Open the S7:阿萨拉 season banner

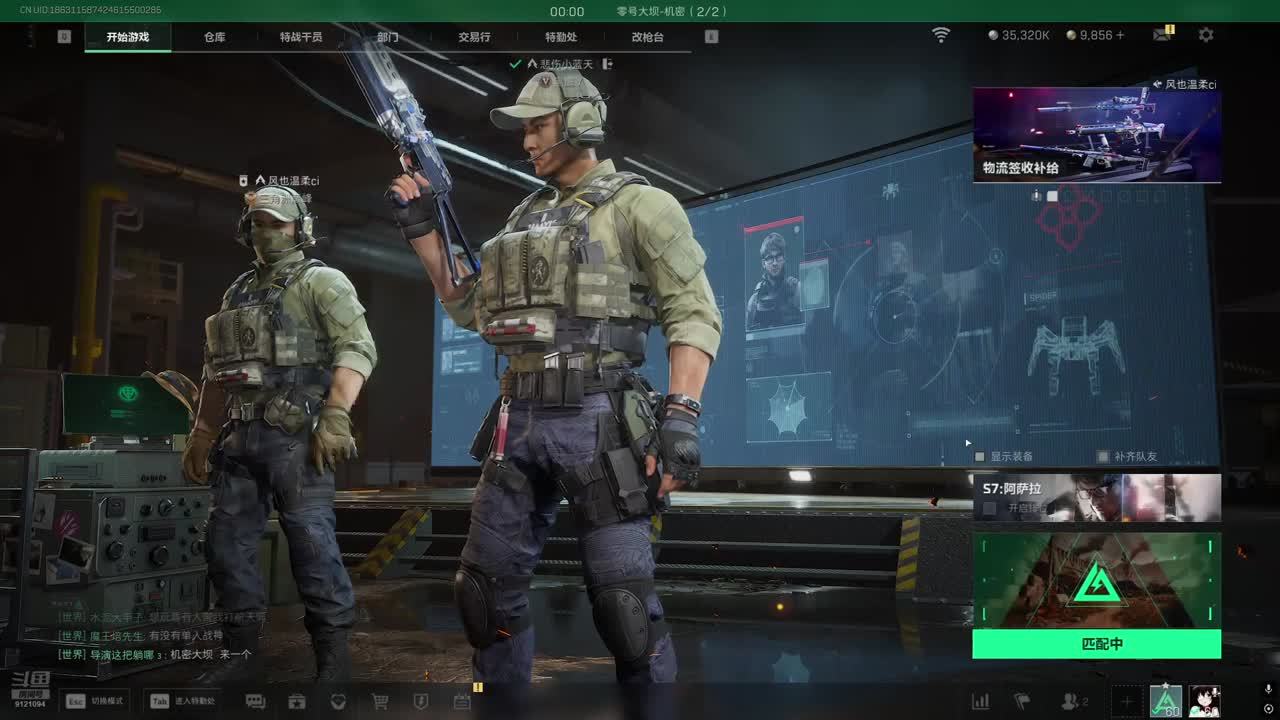click(x=1096, y=497)
